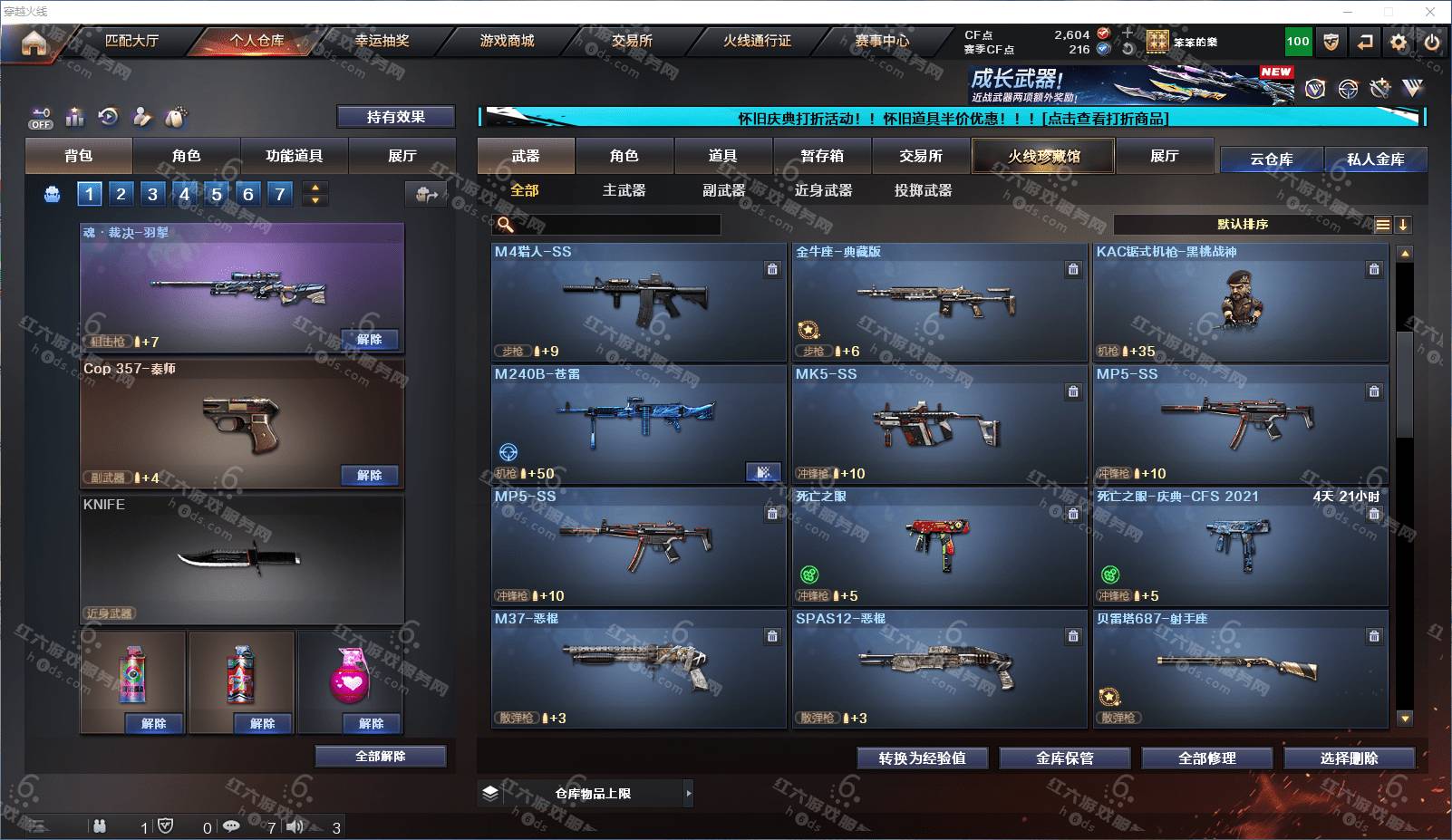Show the 近身武器 category
Viewport: 1452px width, 840px height.
pyautogui.click(x=823, y=190)
